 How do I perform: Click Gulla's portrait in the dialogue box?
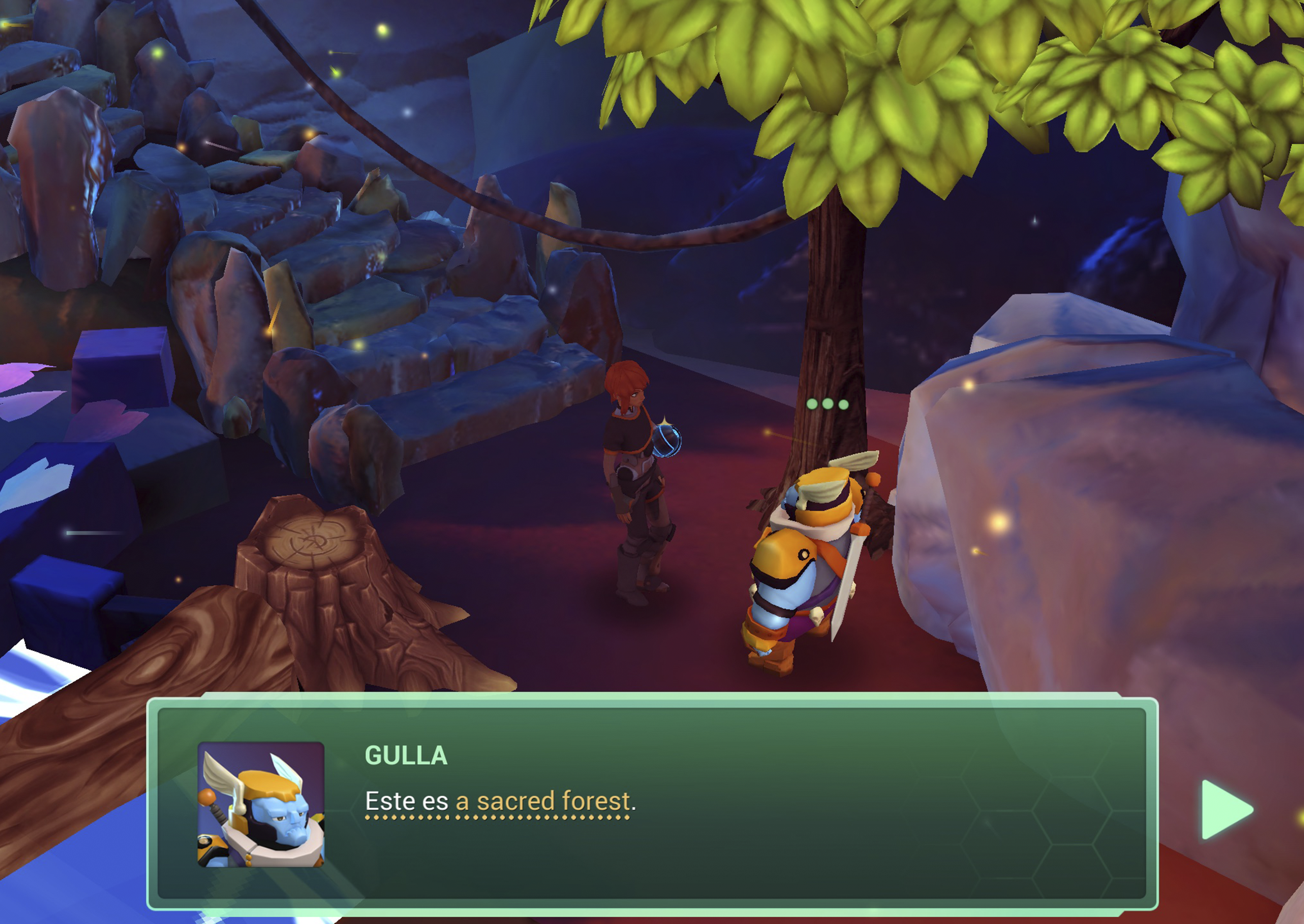pyautogui.click(x=261, y=804)
